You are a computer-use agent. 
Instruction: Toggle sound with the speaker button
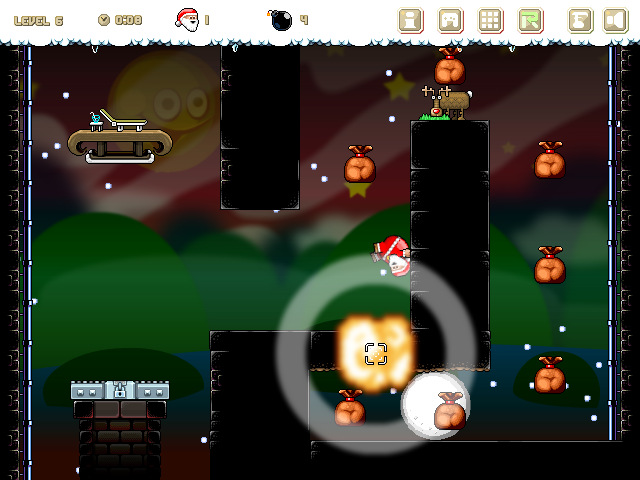(x=615, y=20)
